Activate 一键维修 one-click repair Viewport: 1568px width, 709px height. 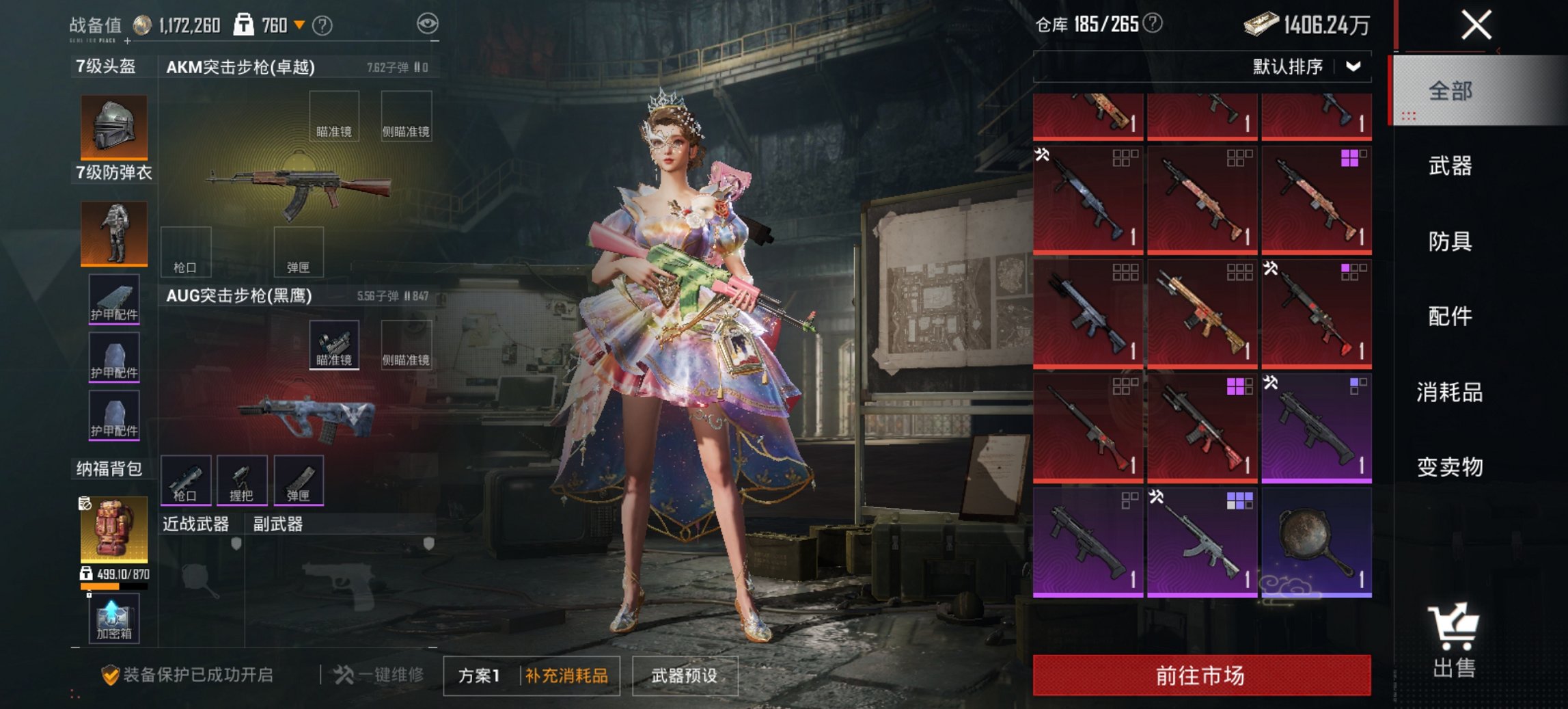coord(379,675)
